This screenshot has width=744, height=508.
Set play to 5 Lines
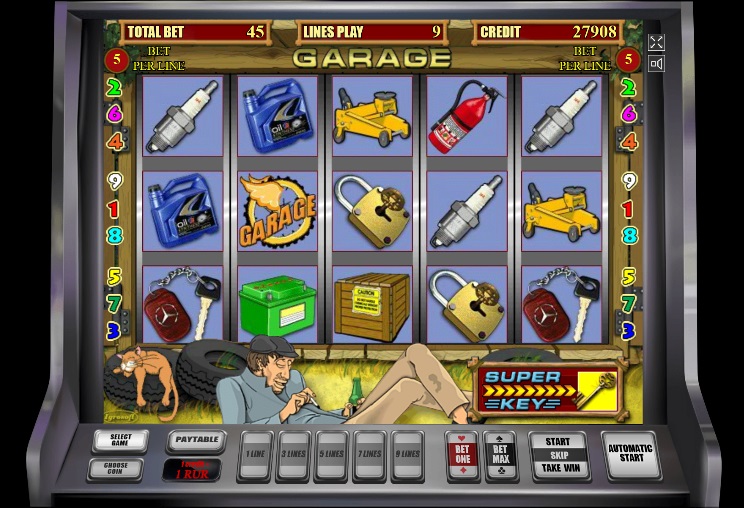coord(331,455)
